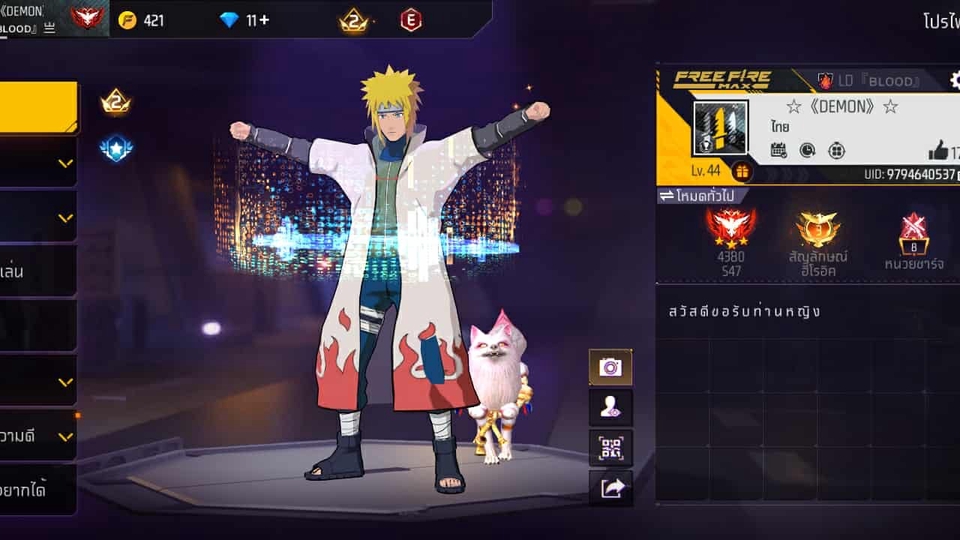960x540 pixels.
Task: Open the settings gear on the profile card
Action: click(x=955, y=80)
